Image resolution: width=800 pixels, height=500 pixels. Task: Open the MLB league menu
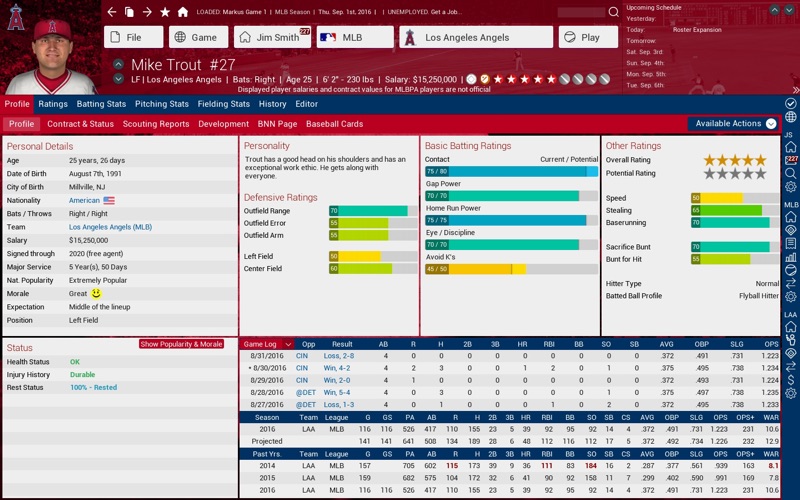[x=354, y=37]
